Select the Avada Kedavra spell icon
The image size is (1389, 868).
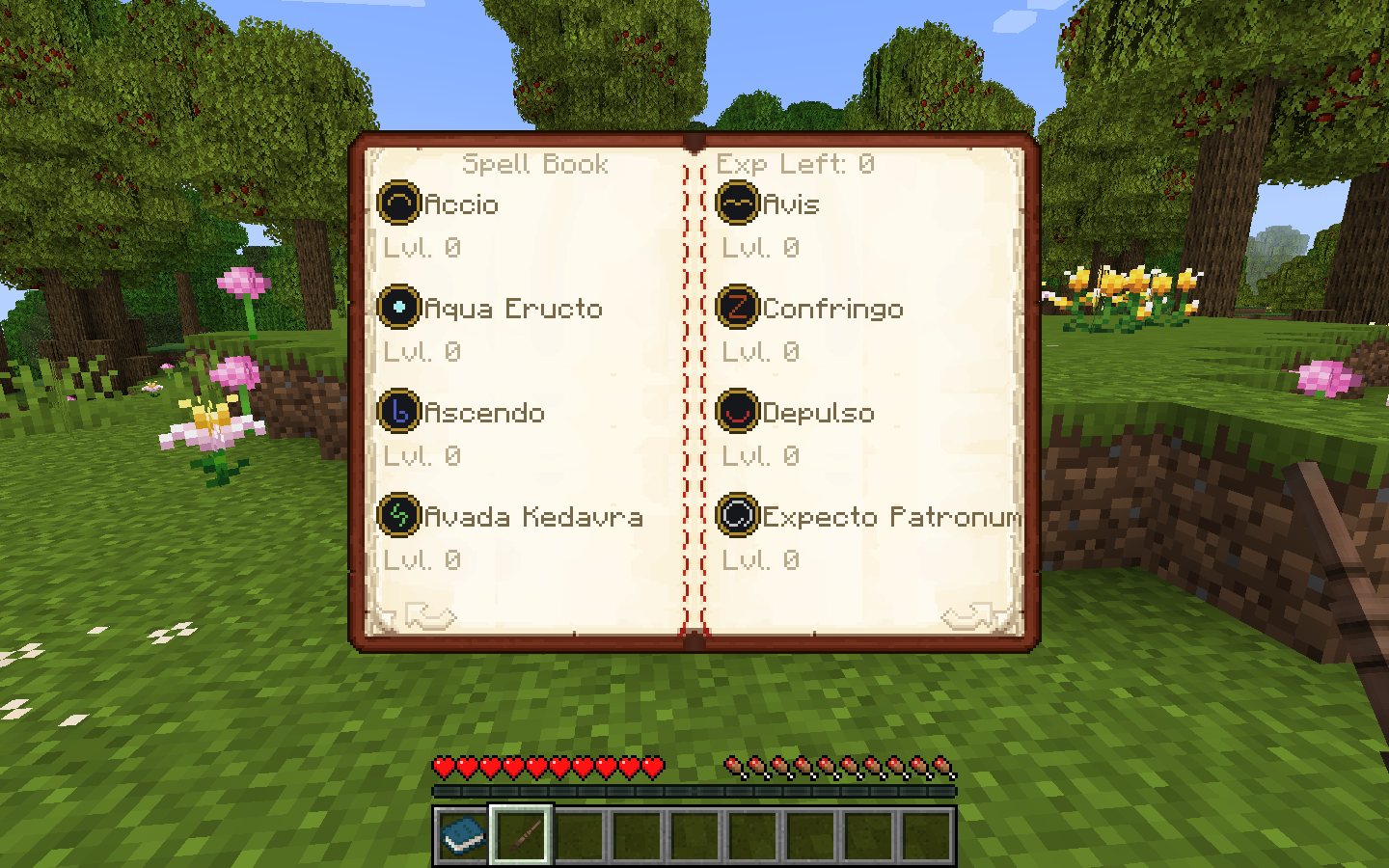pos(398,517)
